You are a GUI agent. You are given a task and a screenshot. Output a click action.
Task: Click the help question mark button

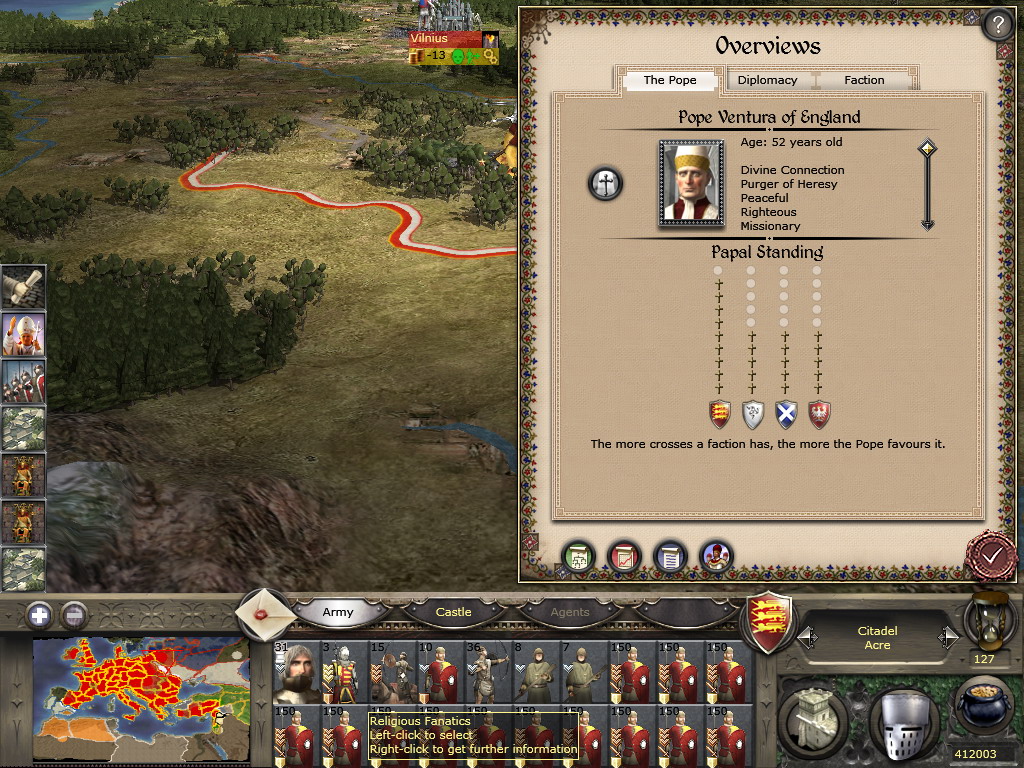tap(997, 25)
